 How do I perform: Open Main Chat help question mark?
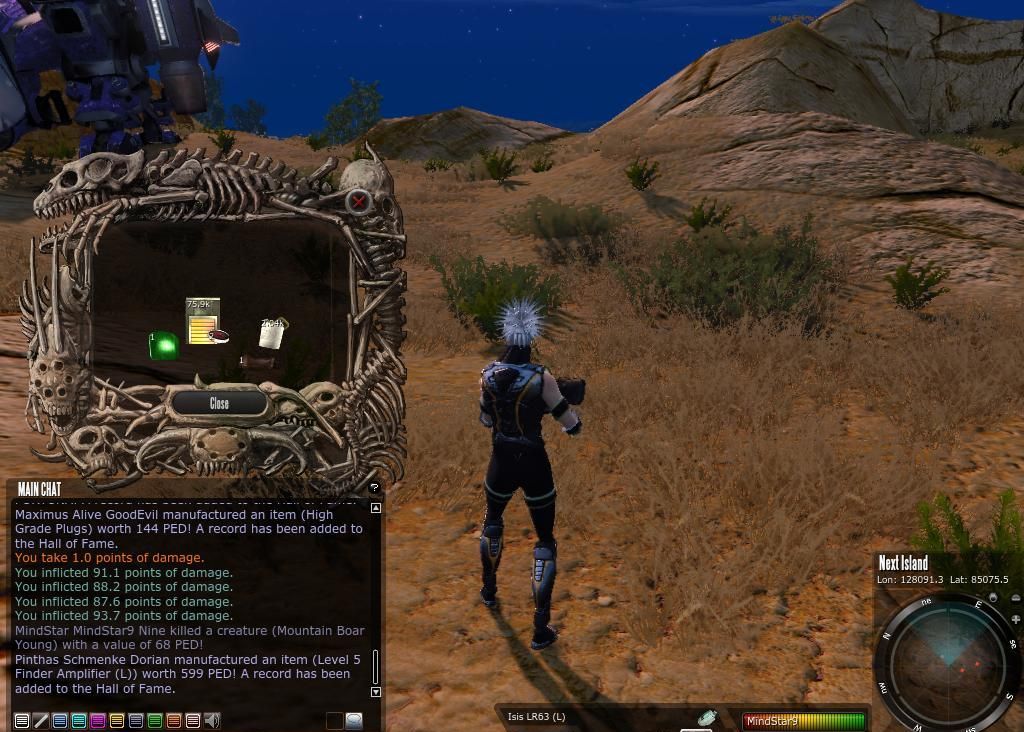pos(374,488)
